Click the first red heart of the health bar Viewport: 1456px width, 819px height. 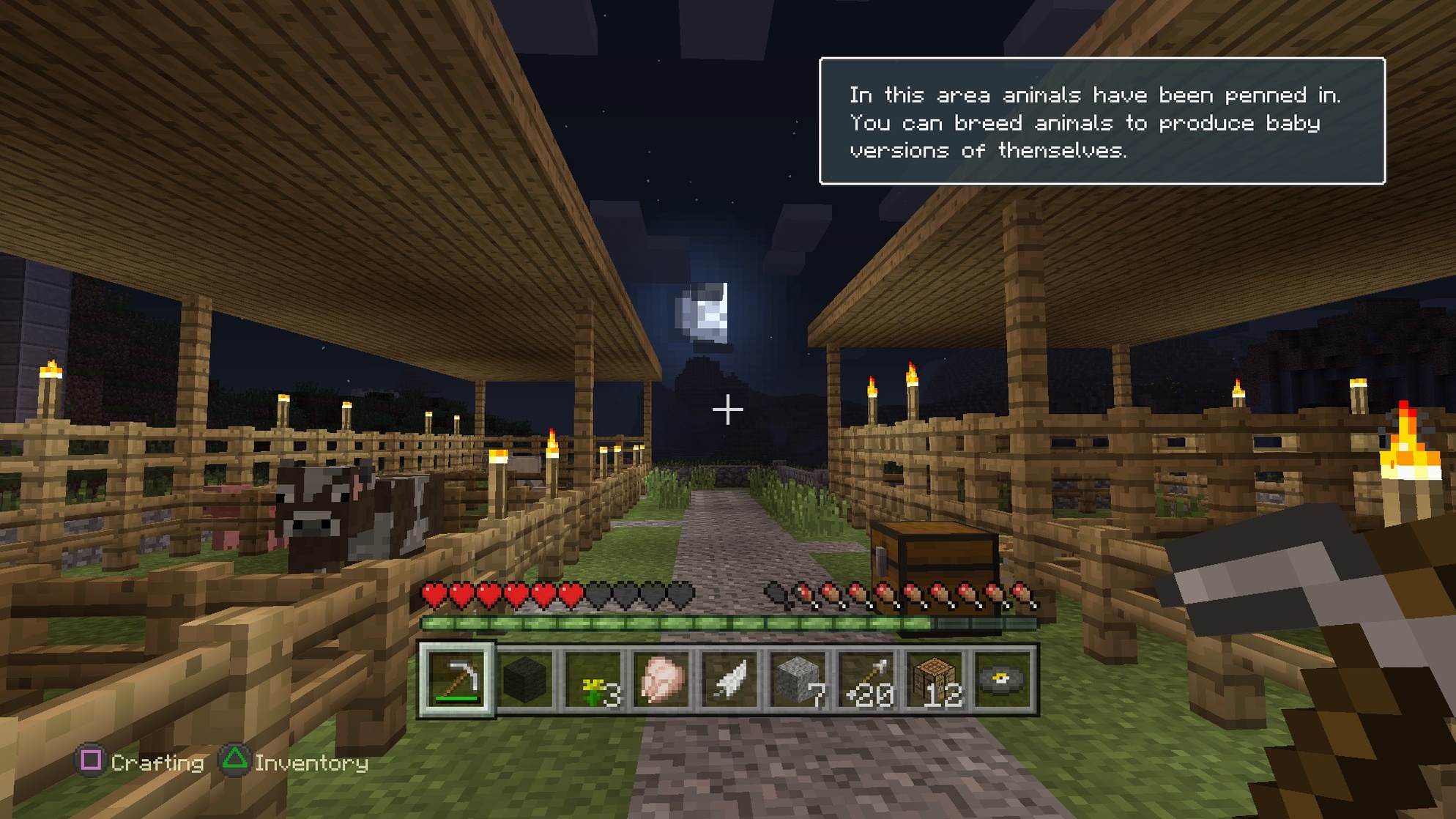coord(434,593)
